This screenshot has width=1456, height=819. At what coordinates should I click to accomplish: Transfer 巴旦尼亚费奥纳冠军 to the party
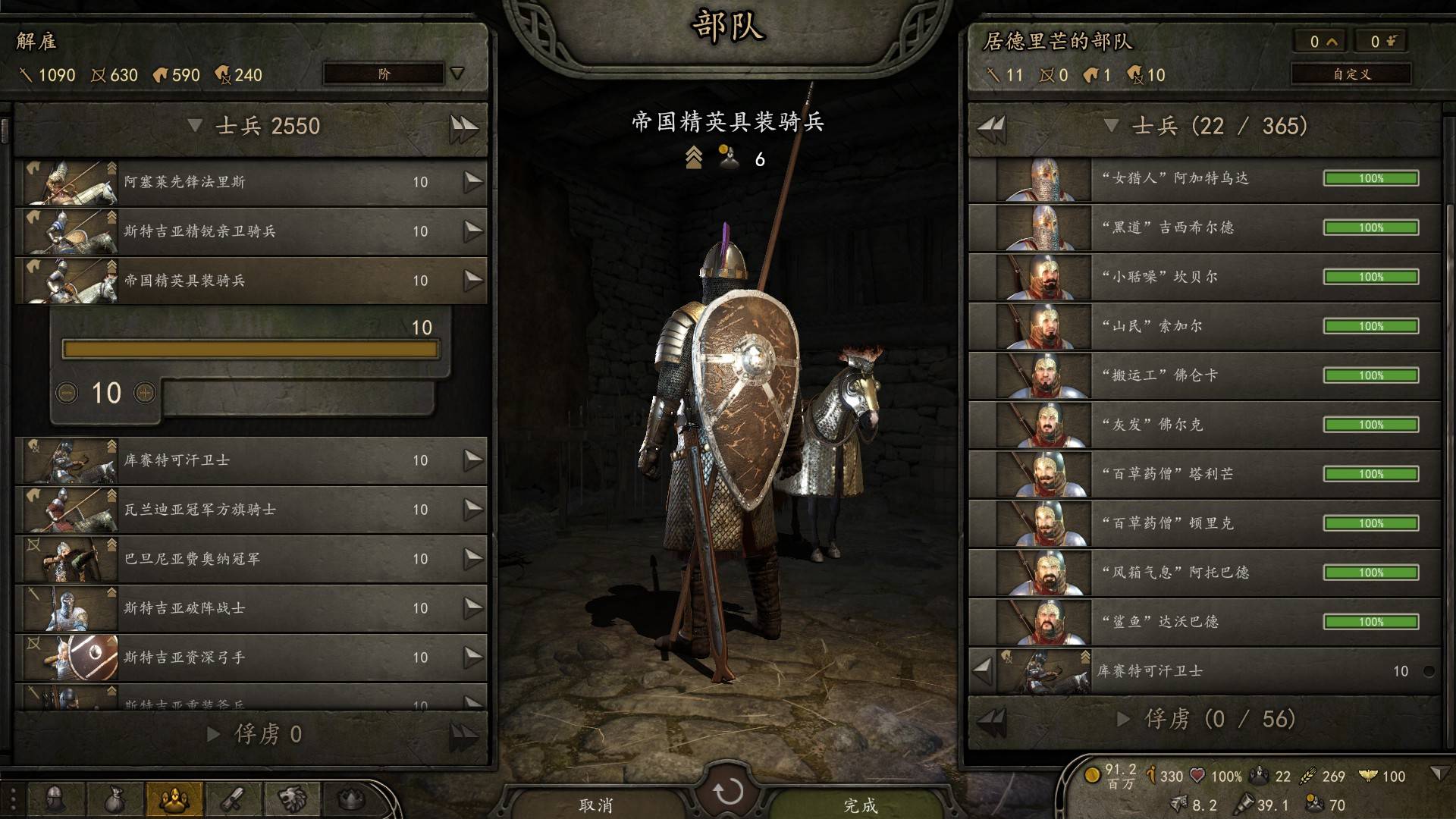click(473, 559)
